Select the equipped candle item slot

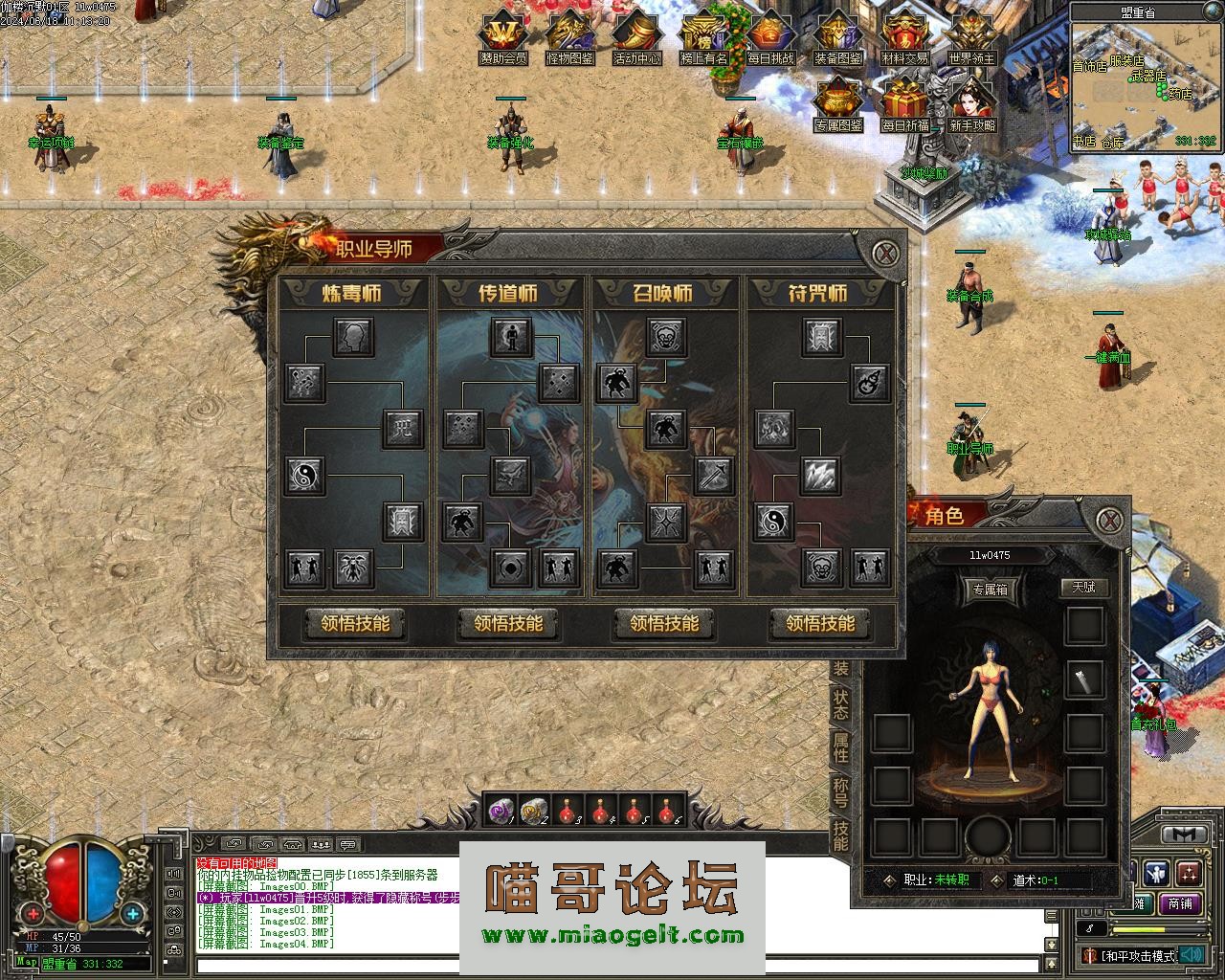1085,679
